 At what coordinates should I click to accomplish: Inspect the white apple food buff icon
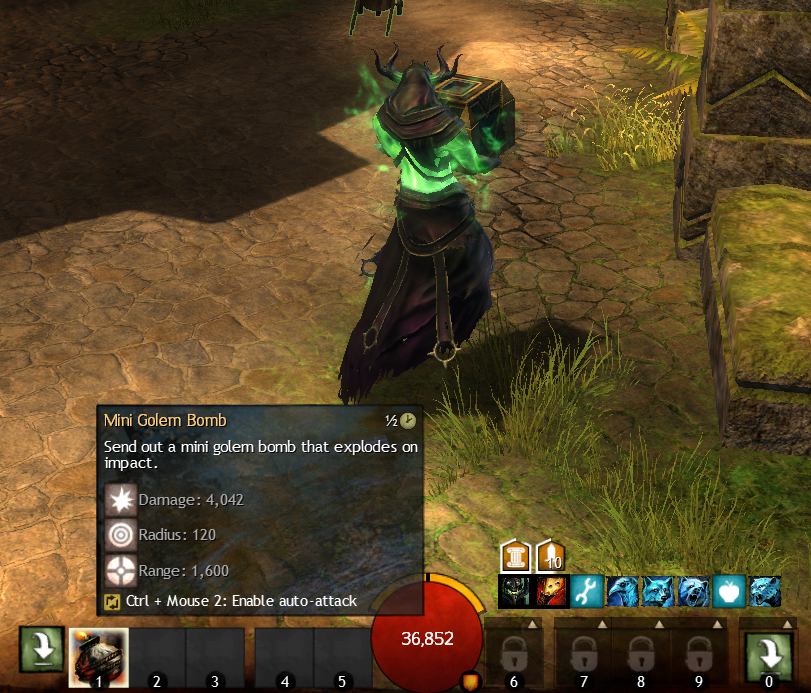click(729, 592)
